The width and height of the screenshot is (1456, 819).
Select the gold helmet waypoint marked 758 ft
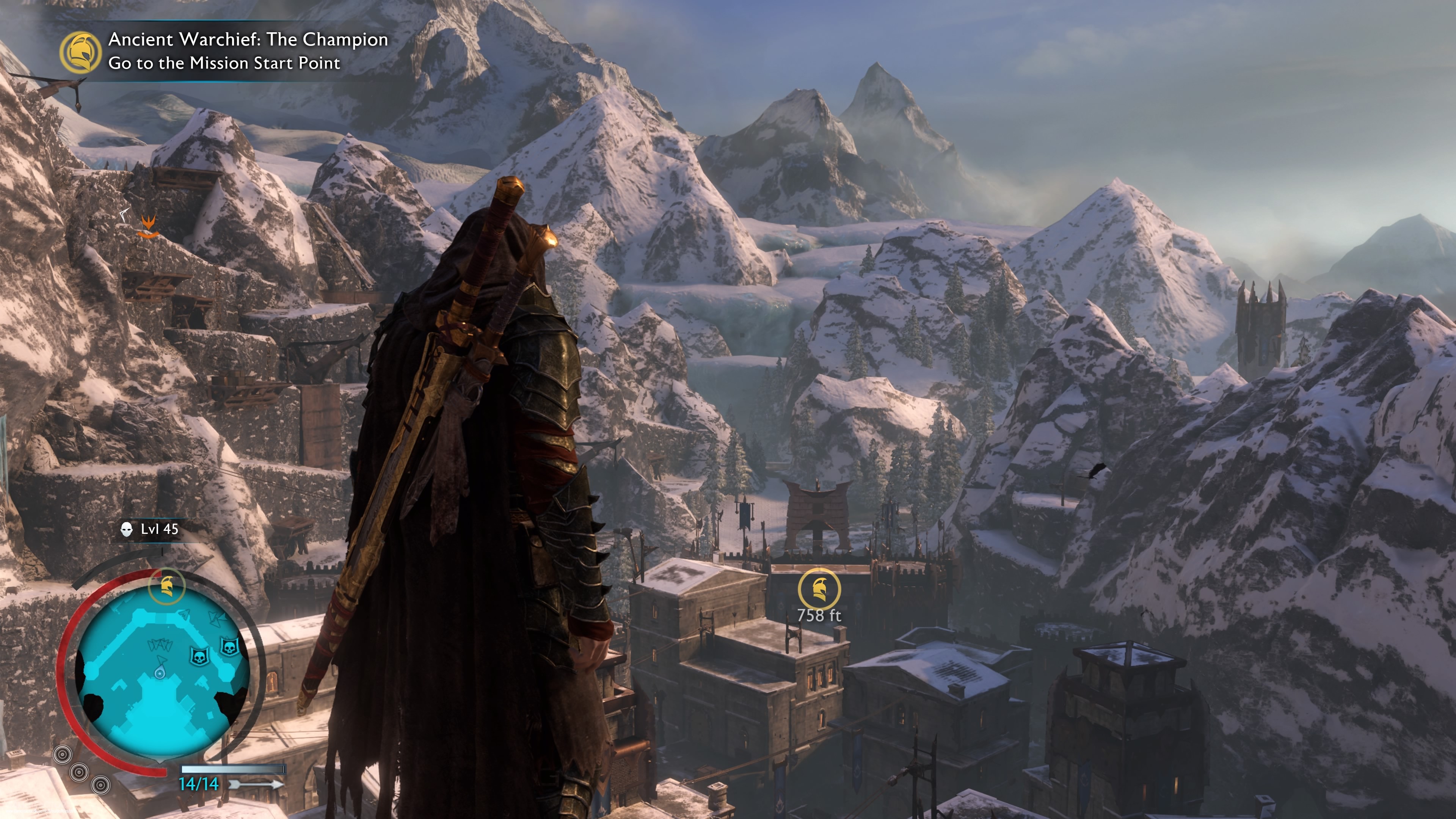[x=819, y=589]
